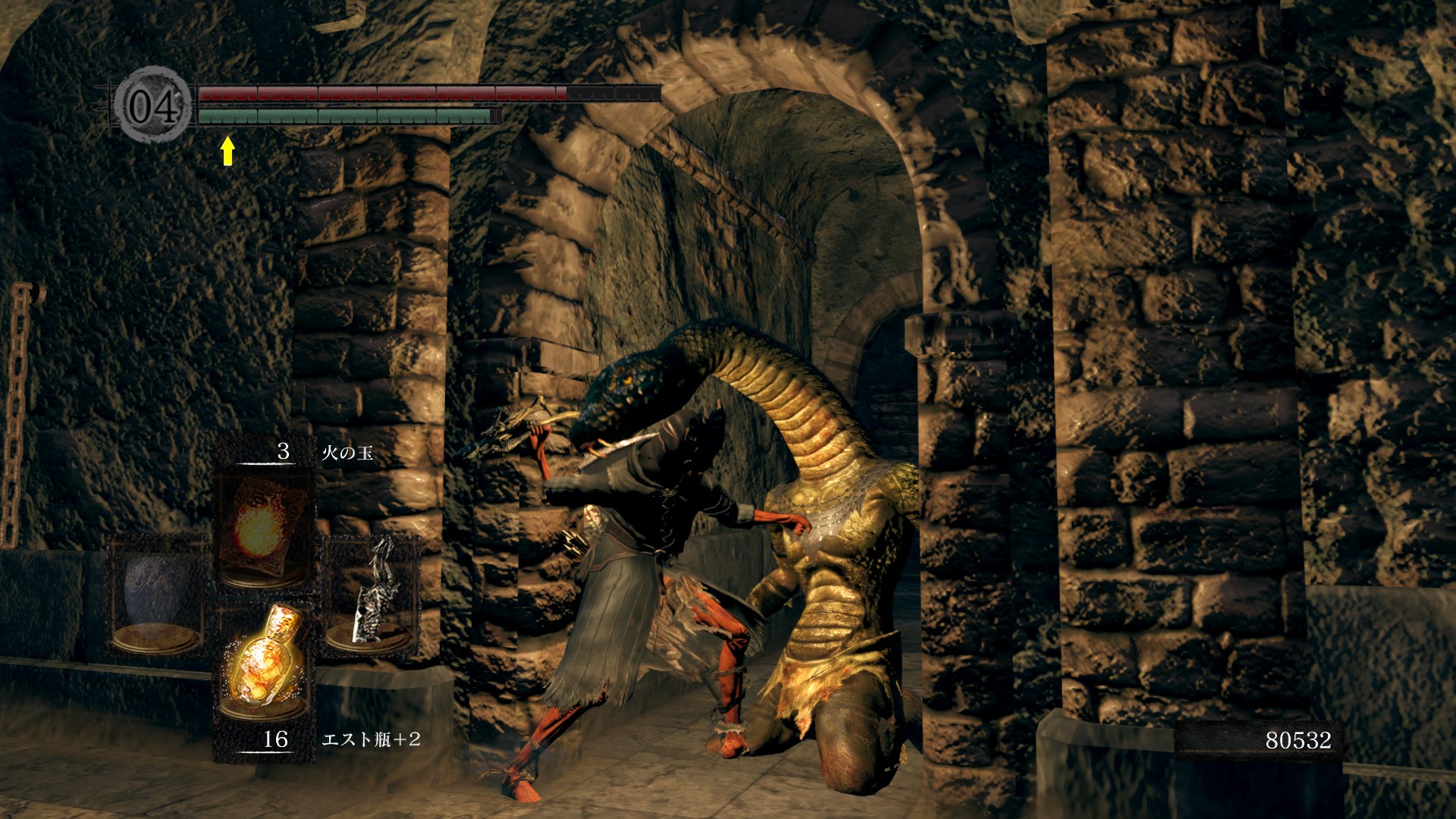This screenshot has width=1456, height=819.
Task: Select the Fireball spell slot
Action: click(x=263, y=529)
